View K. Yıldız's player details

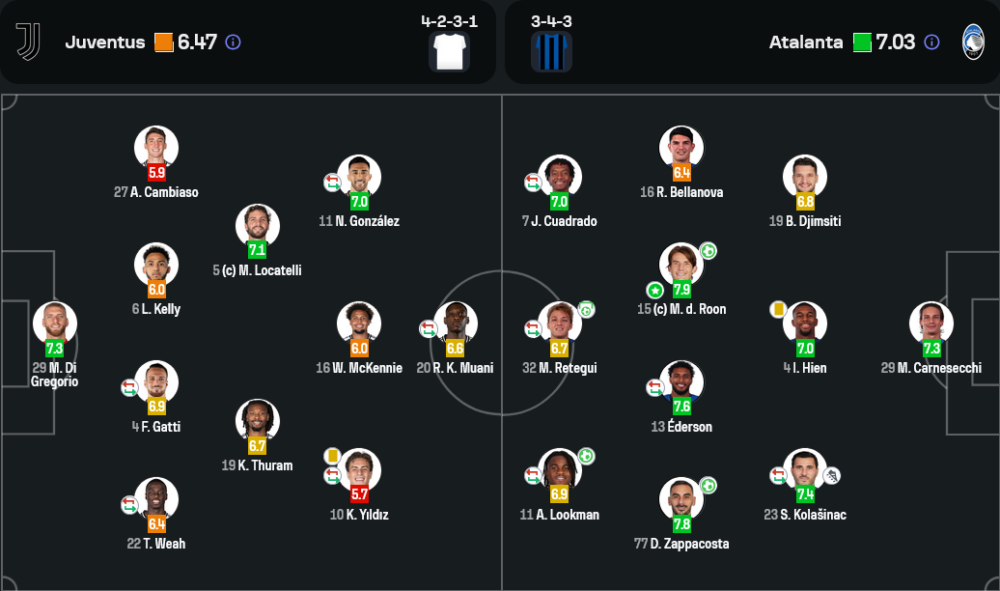click(x=359, y=470)
